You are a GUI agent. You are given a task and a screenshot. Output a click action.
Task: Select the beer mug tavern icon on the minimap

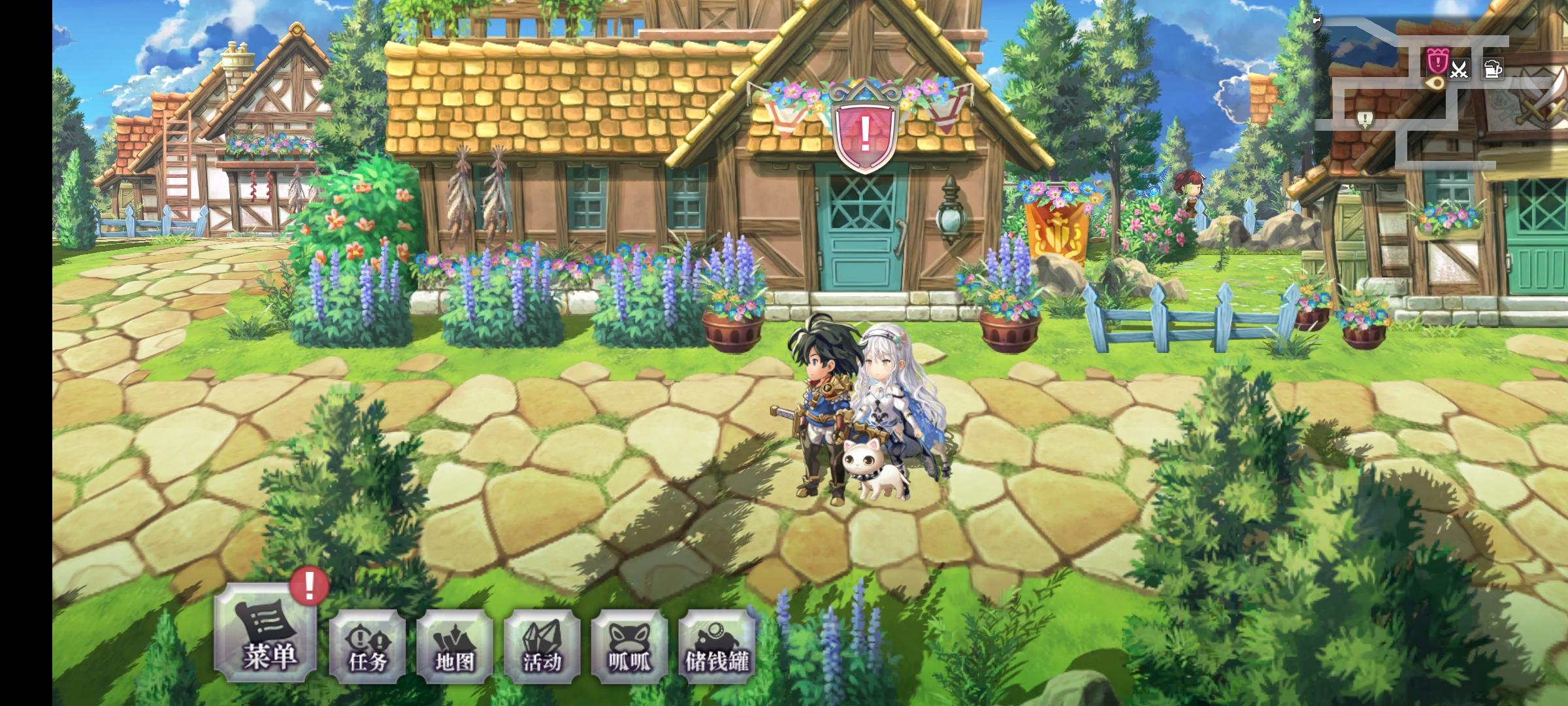(x=1494, y=68)
